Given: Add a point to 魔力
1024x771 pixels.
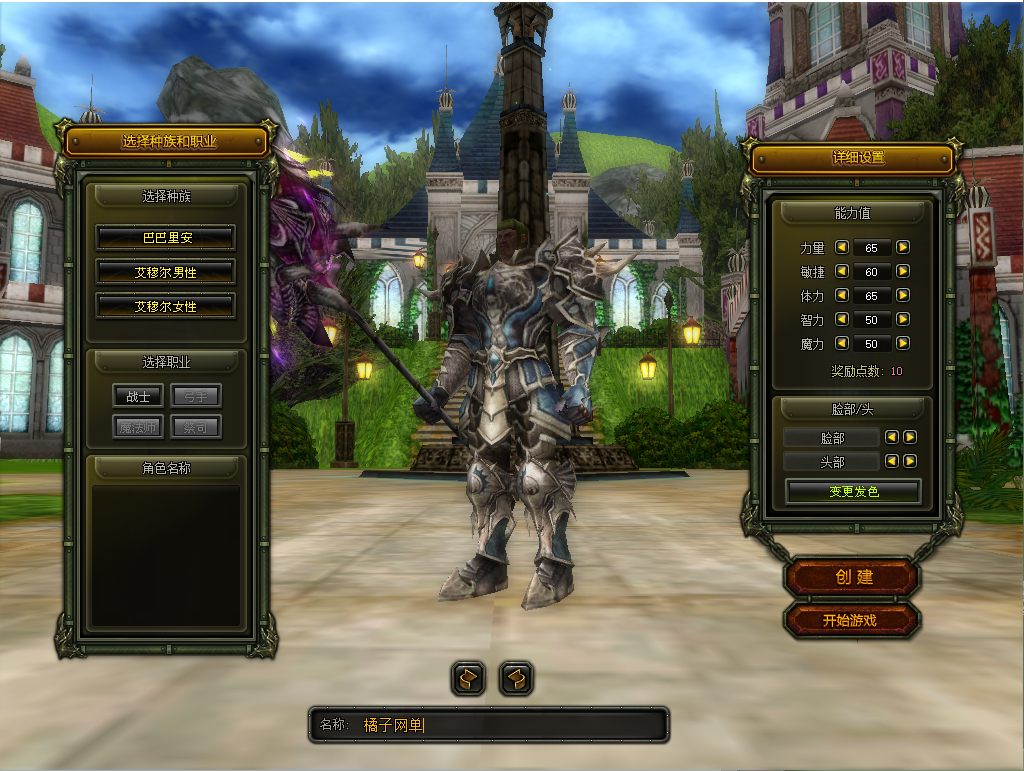Looking at the screenshot, I should [903, 344].
